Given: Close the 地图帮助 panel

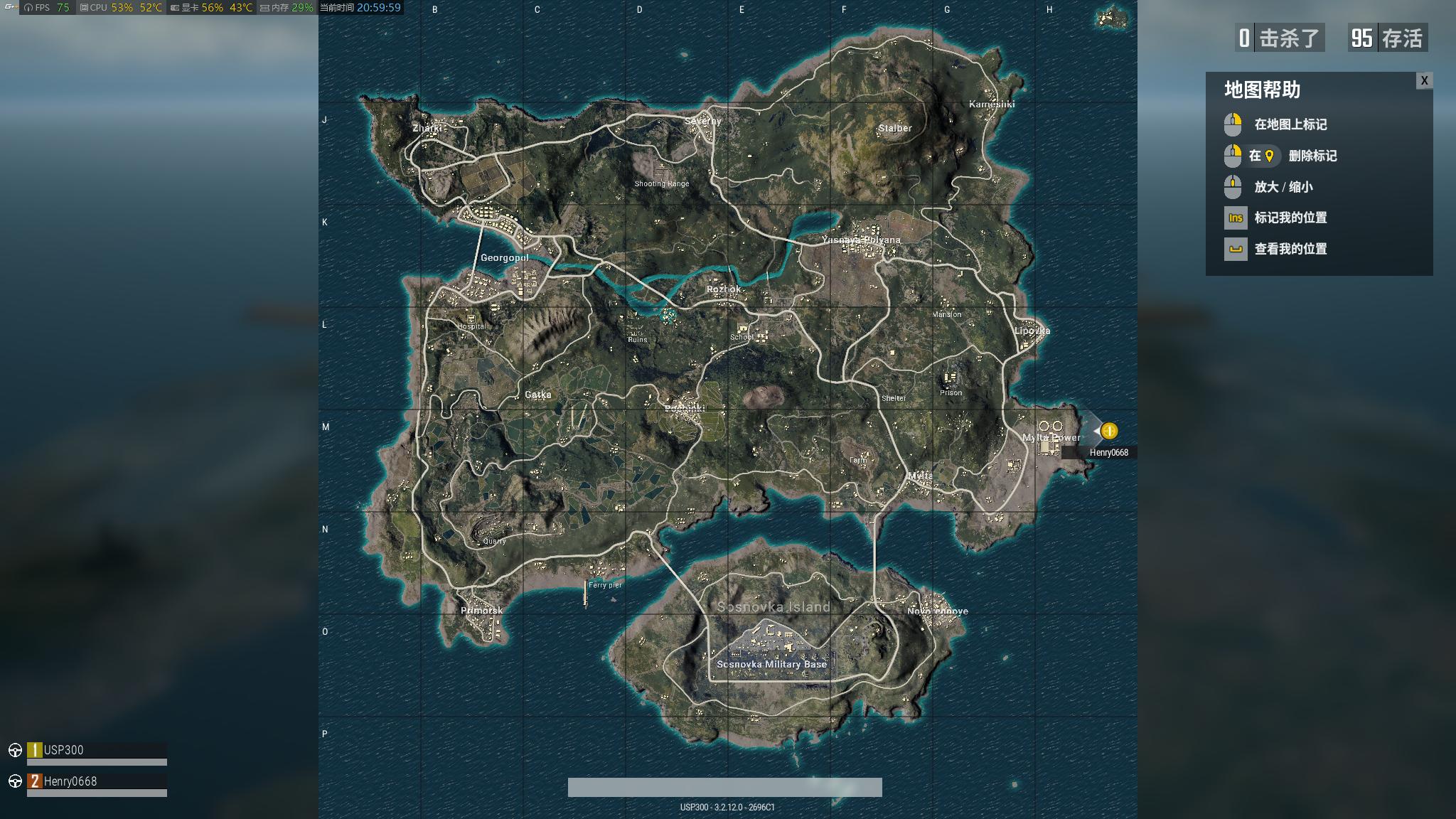Looking at the screenshot, I should pos(1424,81).
